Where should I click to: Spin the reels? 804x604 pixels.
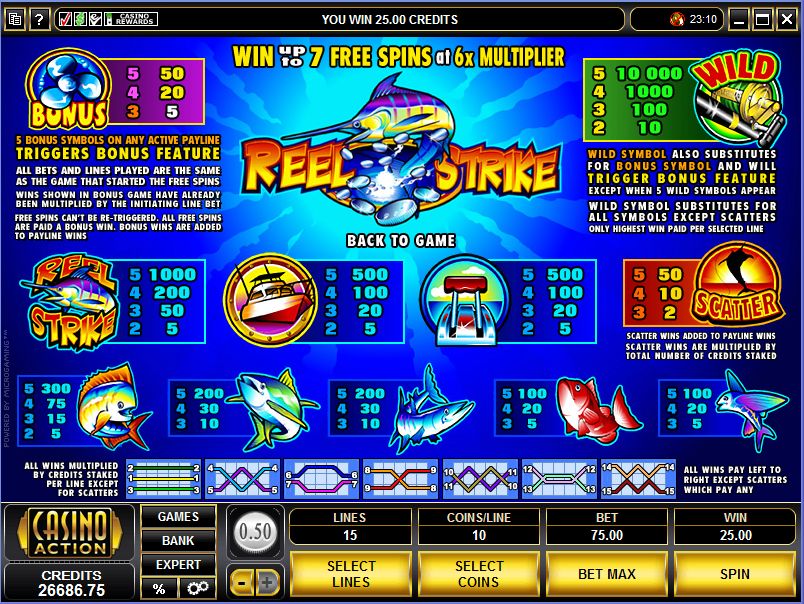[735, 574]
